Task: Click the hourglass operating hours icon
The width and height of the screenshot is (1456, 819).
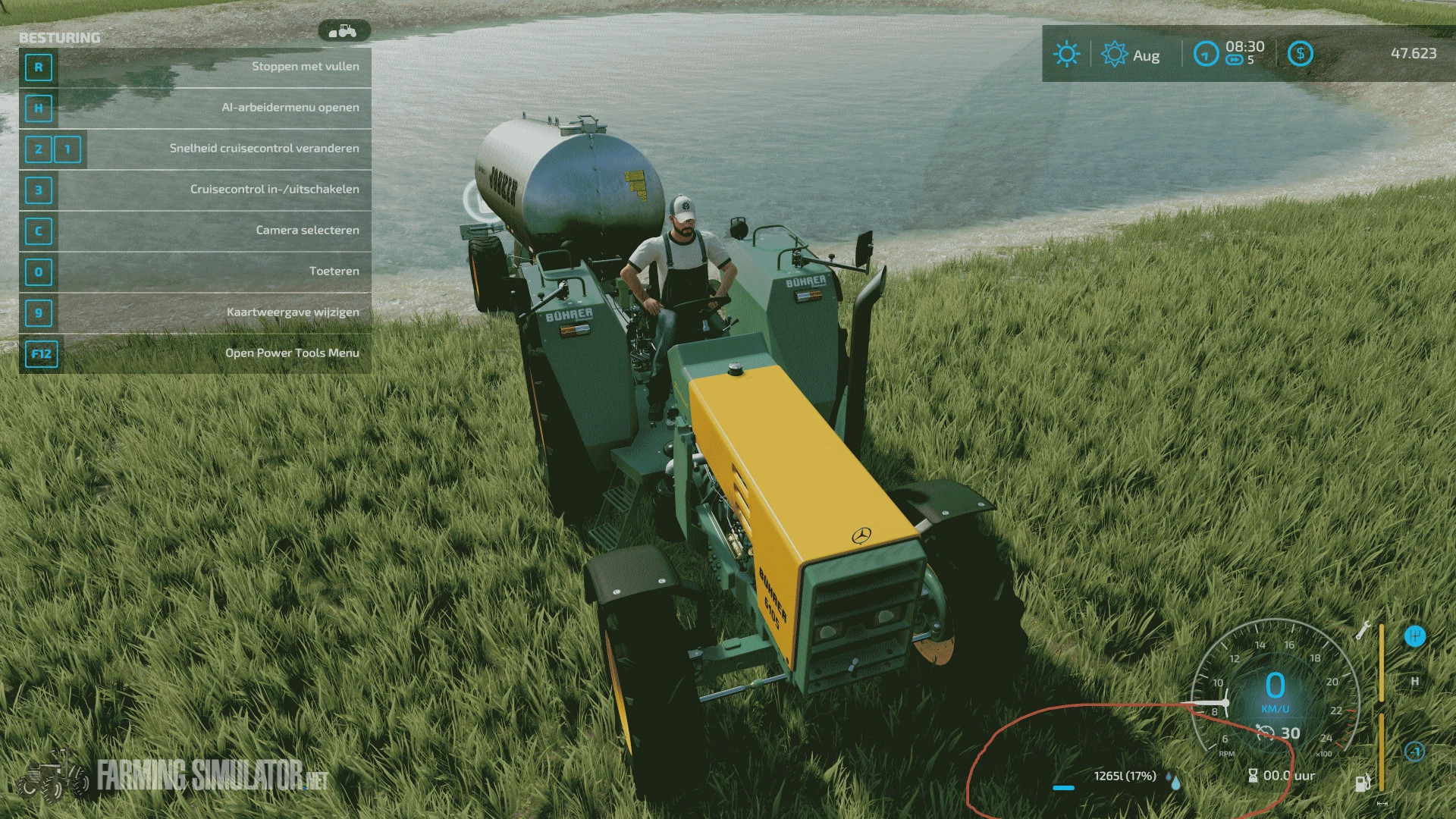Action: [x=1253, y=775]
